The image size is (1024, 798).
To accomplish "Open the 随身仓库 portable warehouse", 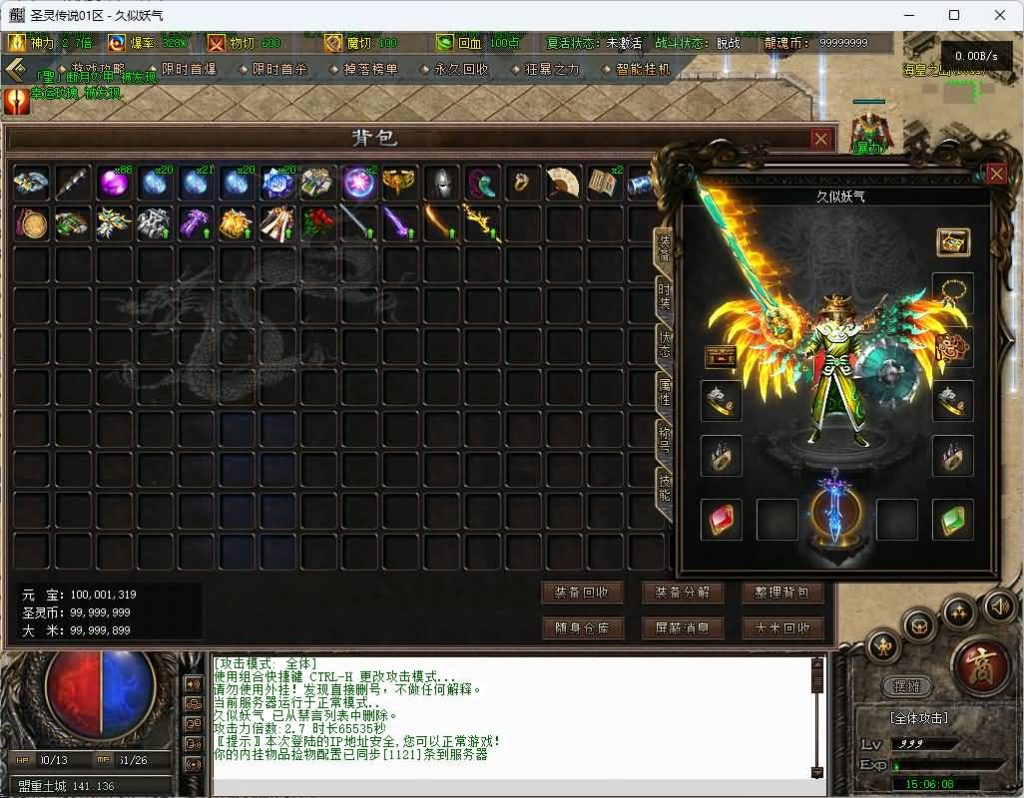I will click(x=582, y=628).
